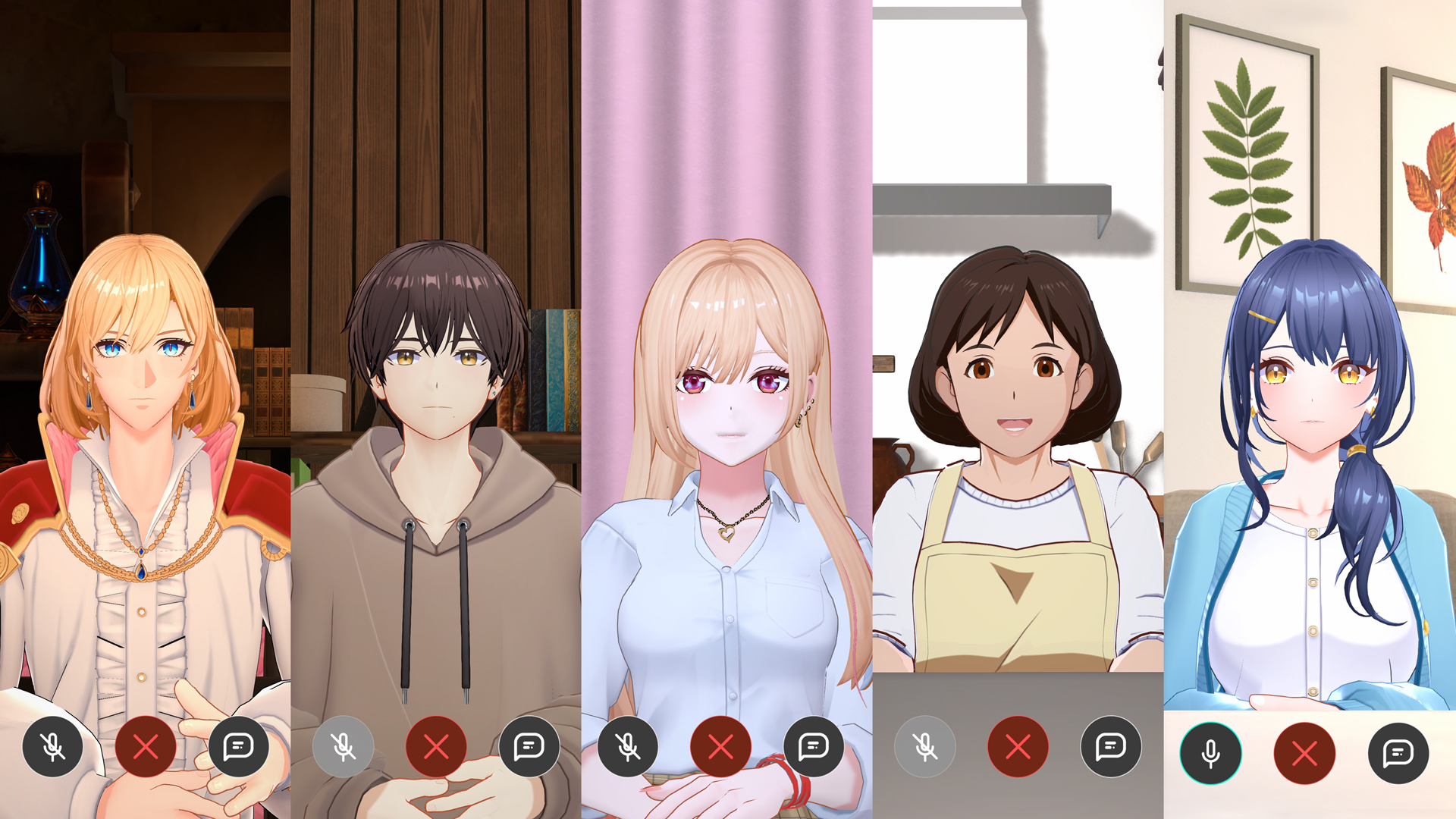Hang up on the woman in the apron
Image resolution: width=1456 pixels, height=819 pixels.
click(1018, 747)
